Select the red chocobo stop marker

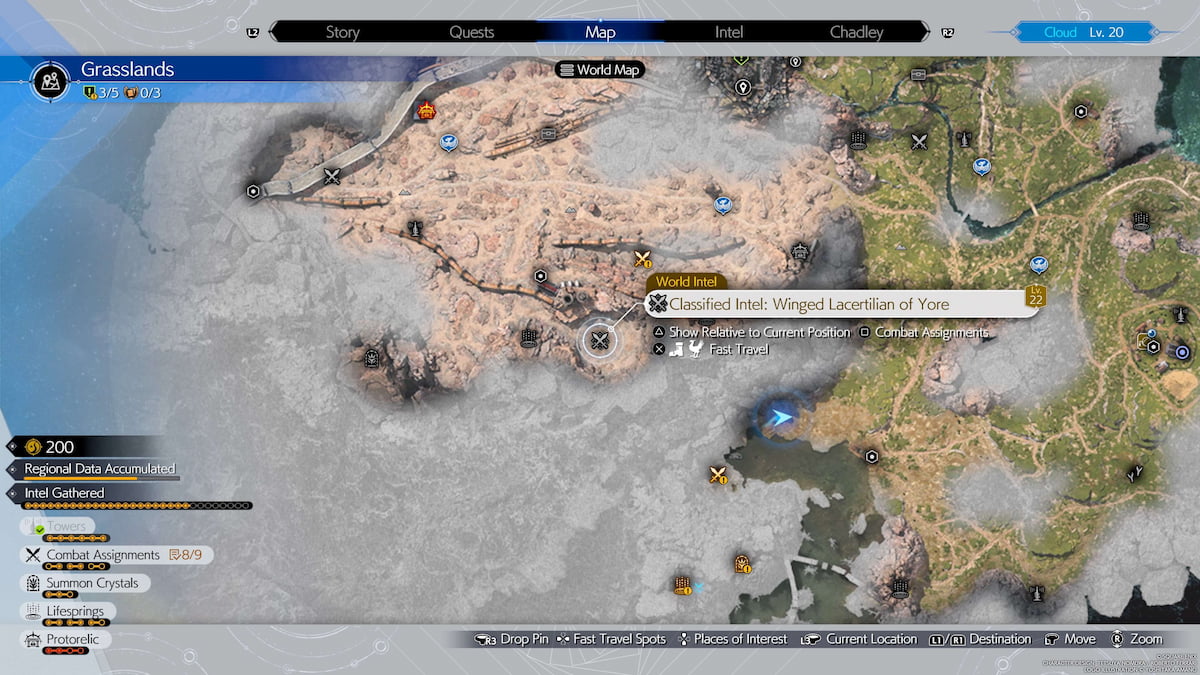(427, 111)
